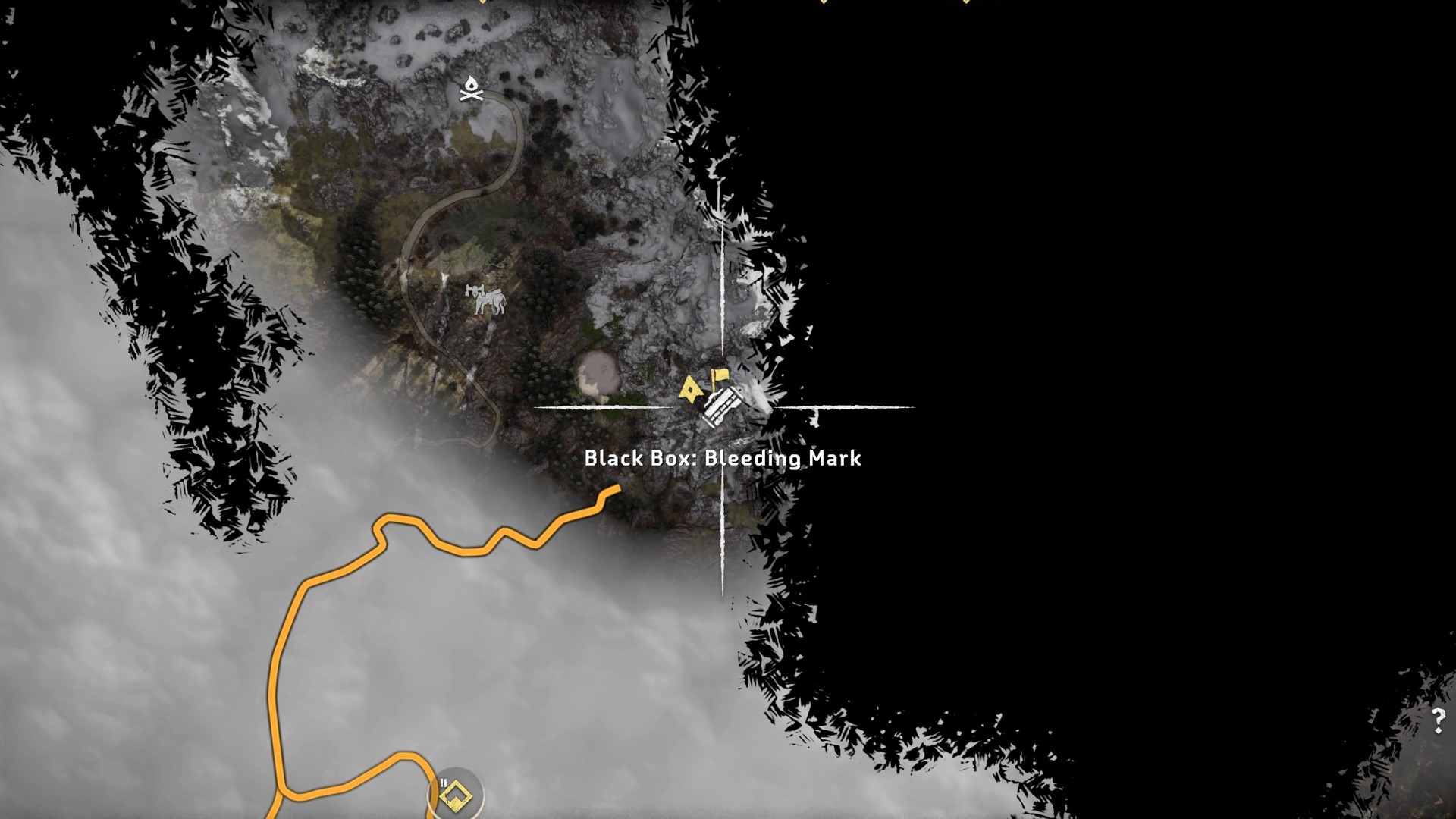Open the yellow diamond quest marker
Image resolution: width=1456 pixels, height=819 pixels.
click(455, 795)
